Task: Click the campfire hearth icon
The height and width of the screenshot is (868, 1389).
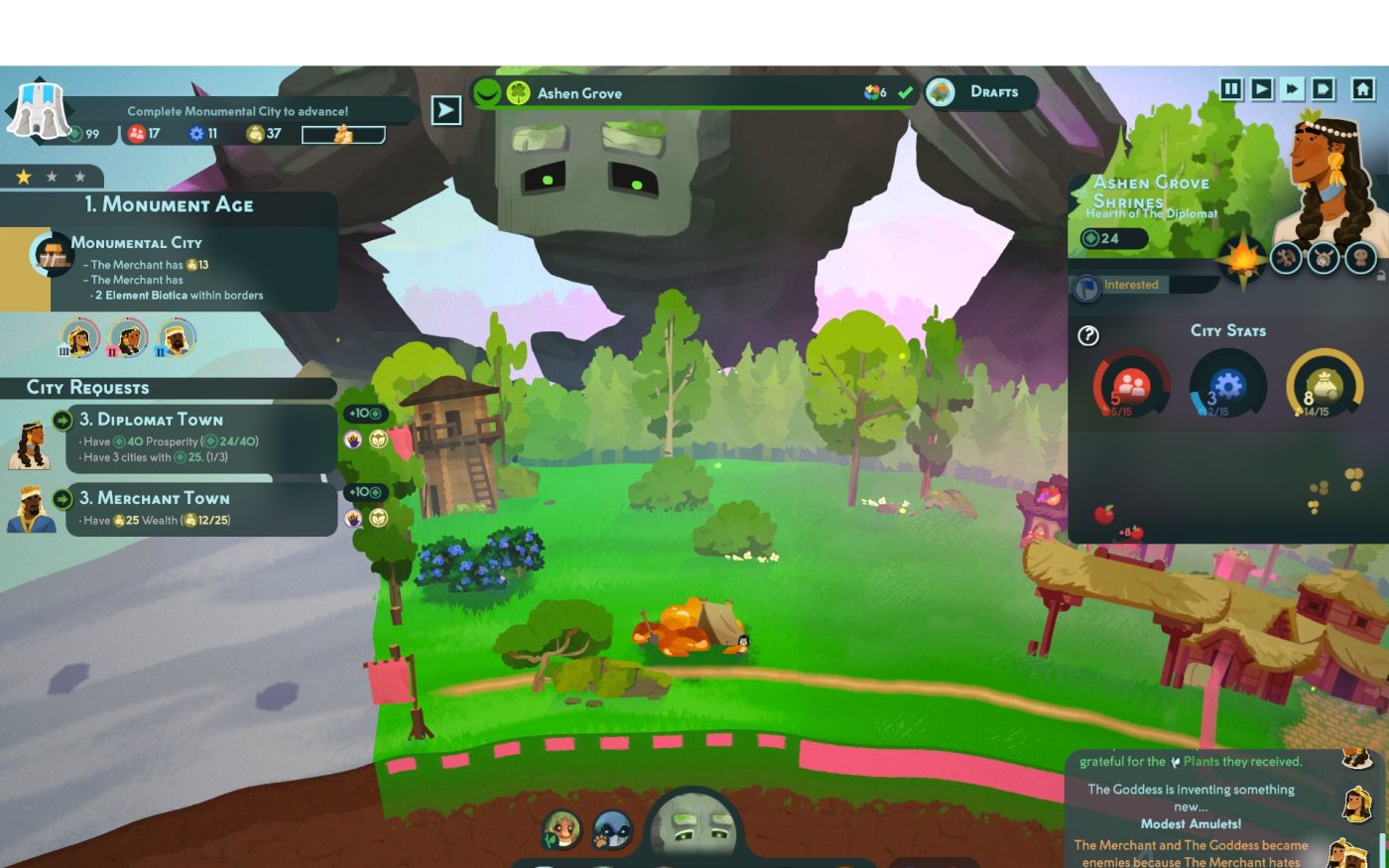Action: click(x=1242, y=260)
